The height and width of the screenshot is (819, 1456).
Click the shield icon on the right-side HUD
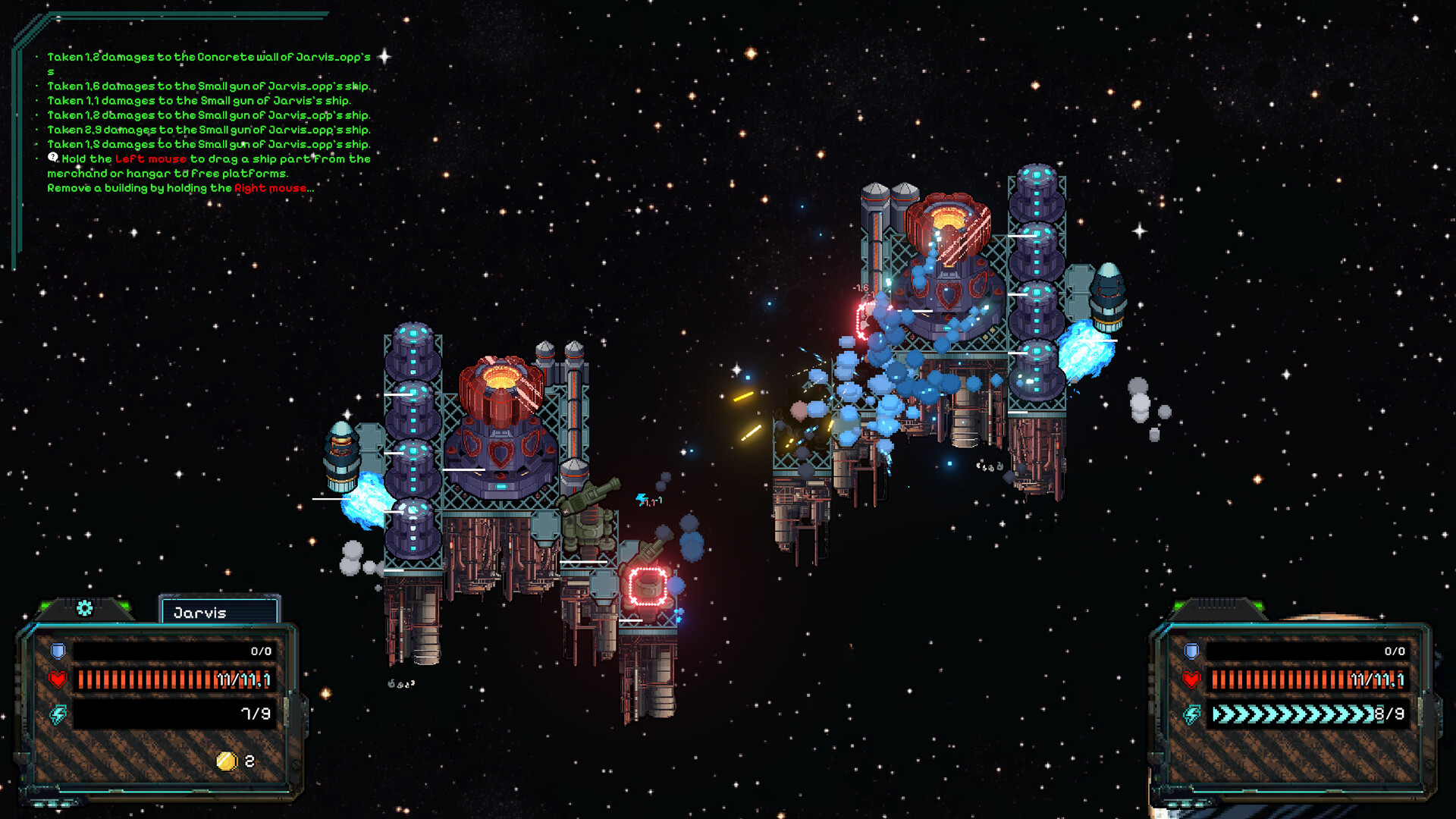click(1192, 649)
